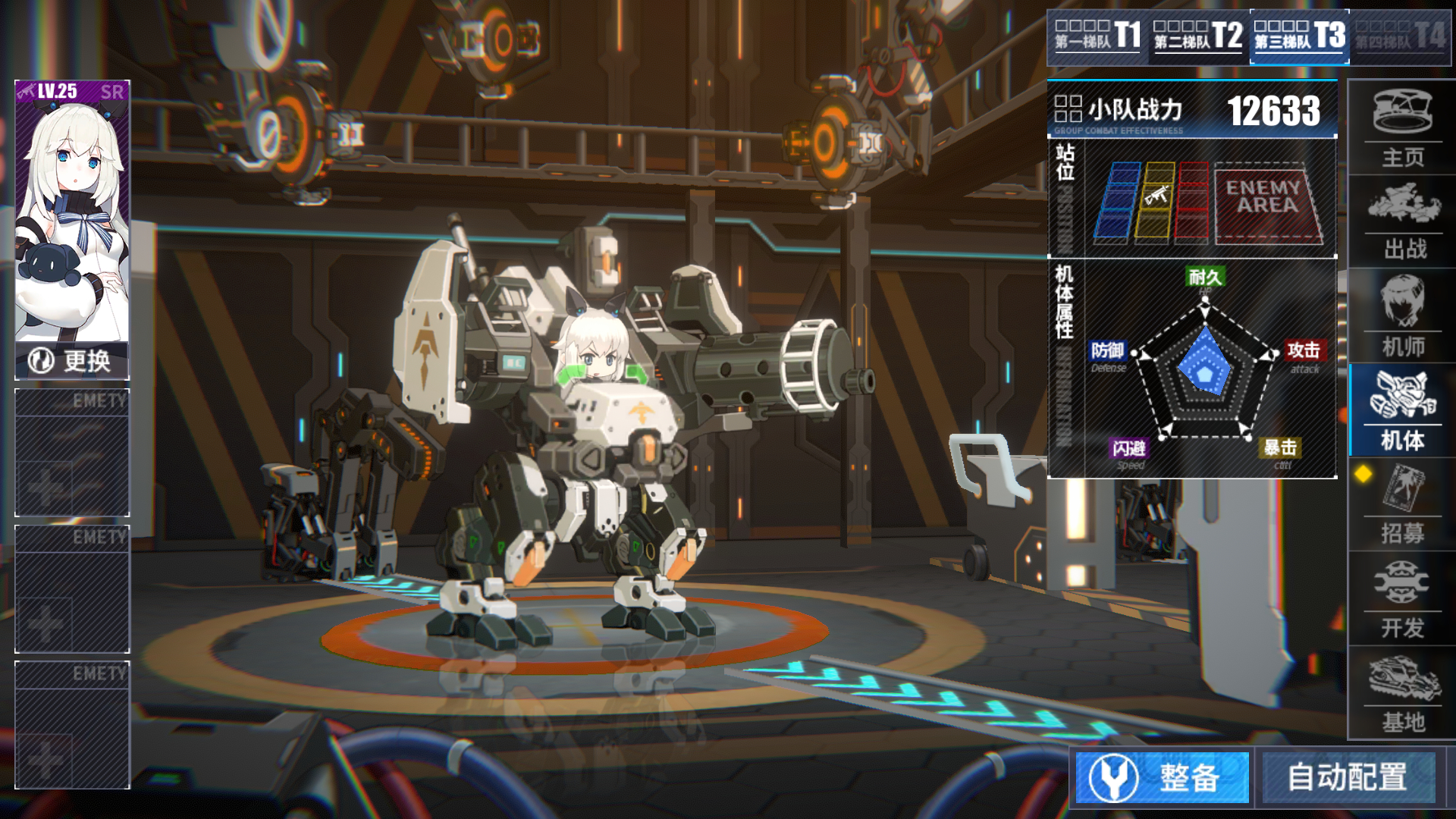Open the 机师 pilot menu
This screenshot has width=1456, height=819.
(1402, 316)
